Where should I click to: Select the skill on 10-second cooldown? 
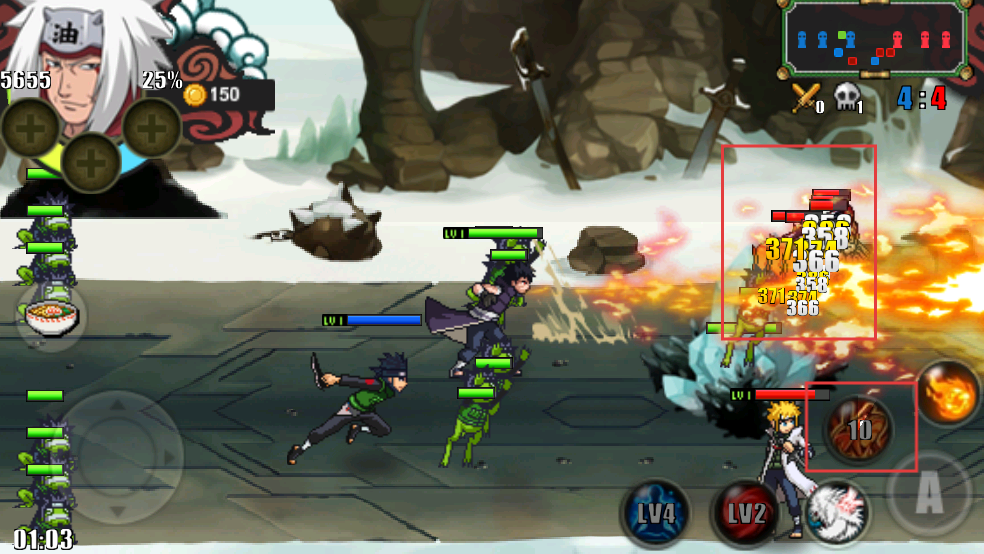coord(860,430)
